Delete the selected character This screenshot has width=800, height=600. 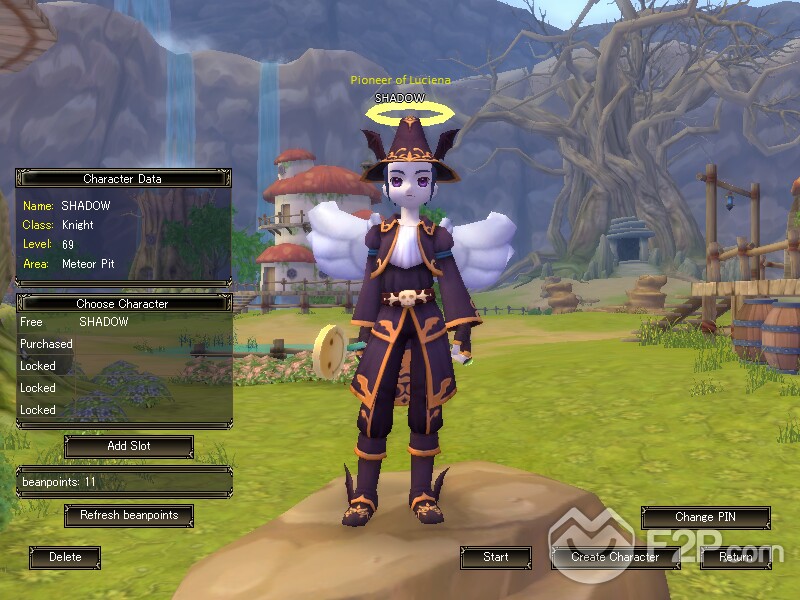pyautogui.click(x=65, y=557)
